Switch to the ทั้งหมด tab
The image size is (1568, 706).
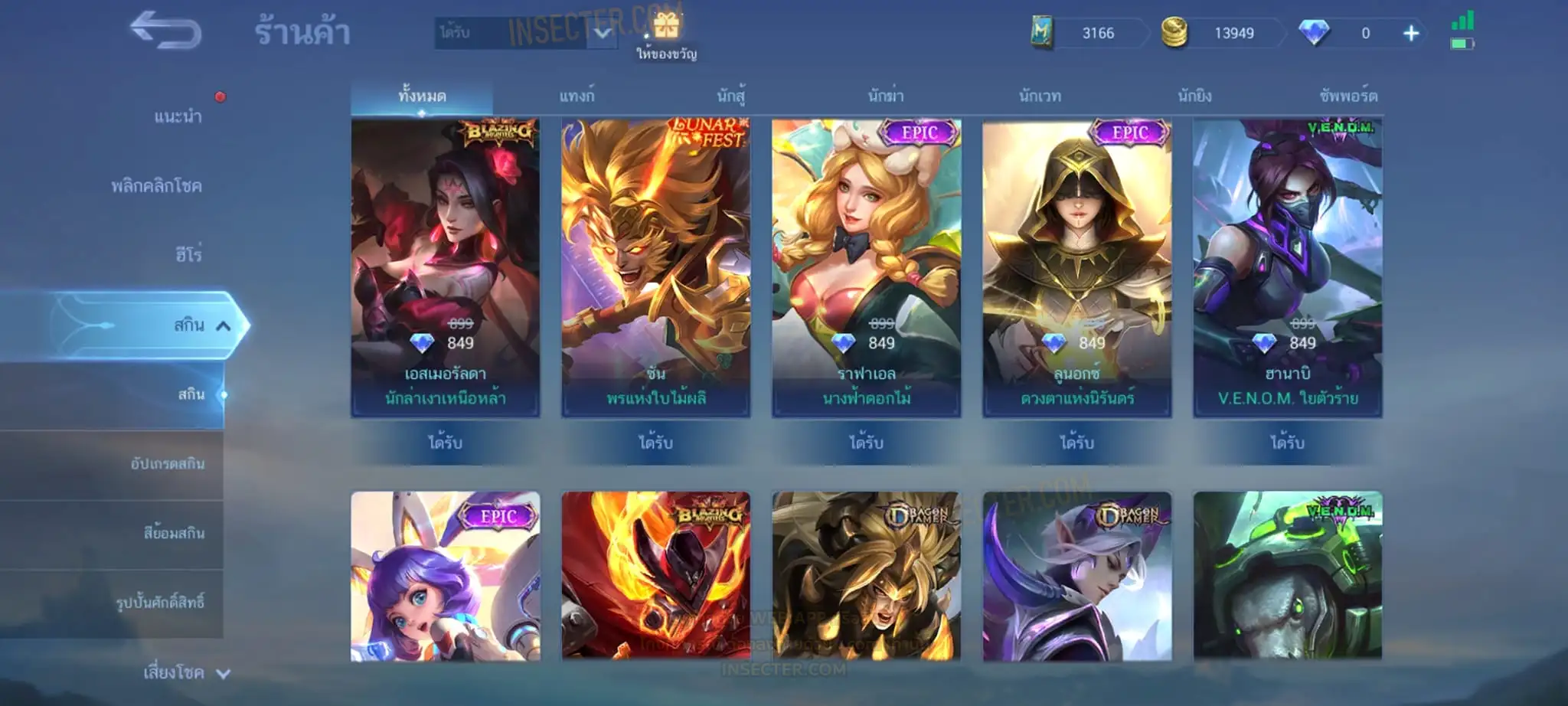(422, 96)
